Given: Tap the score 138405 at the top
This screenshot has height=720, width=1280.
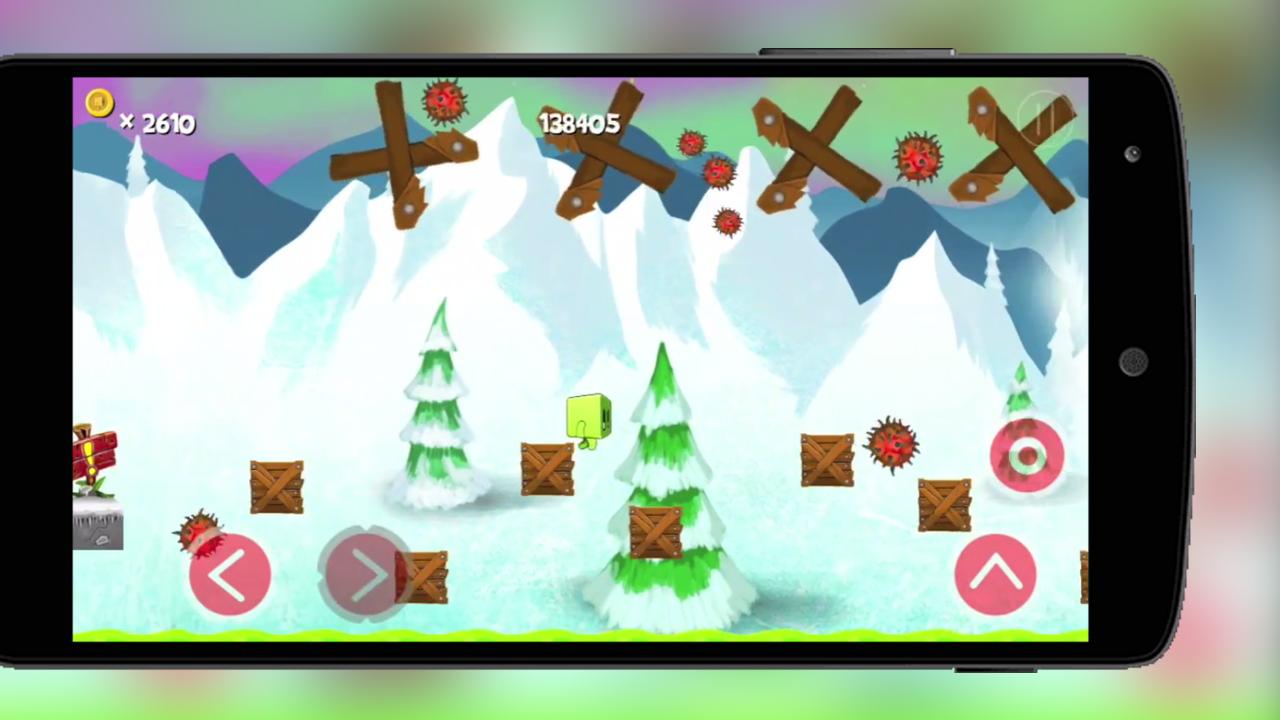Looking at the screenshot, I should pyautogui.click(x=580, y=123).
